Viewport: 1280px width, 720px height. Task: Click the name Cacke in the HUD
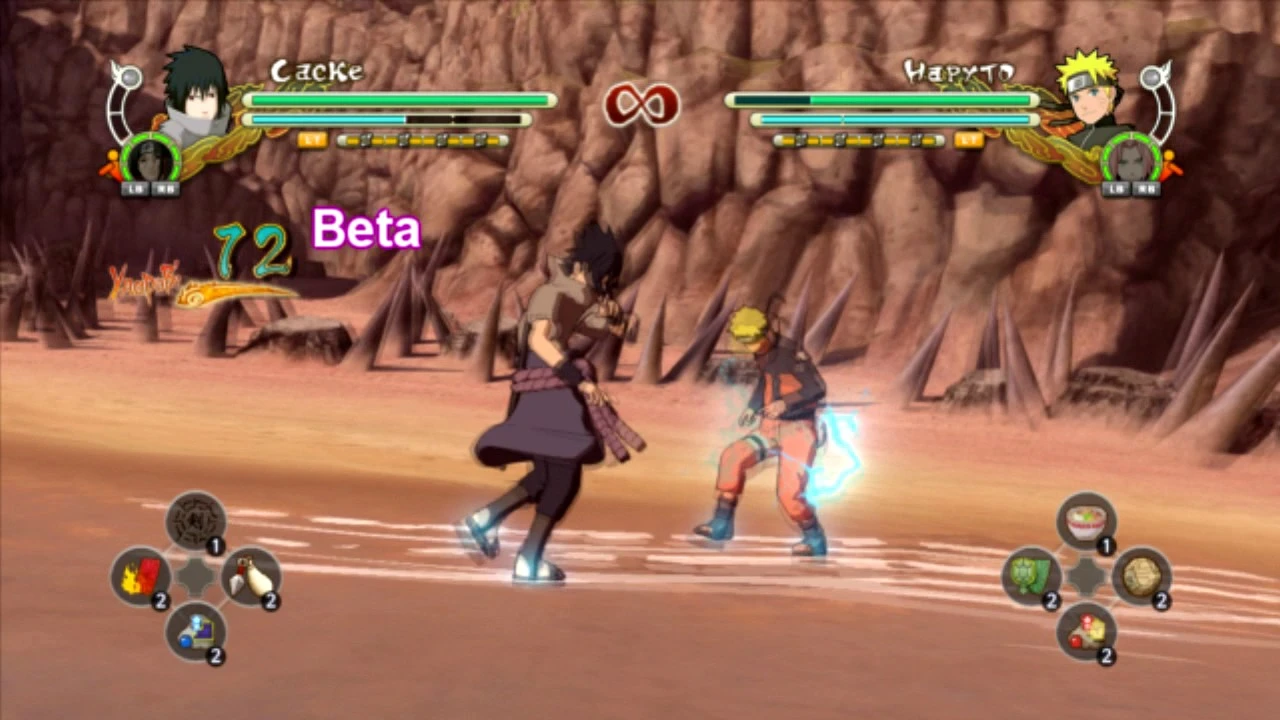click(x=318, y=71)
